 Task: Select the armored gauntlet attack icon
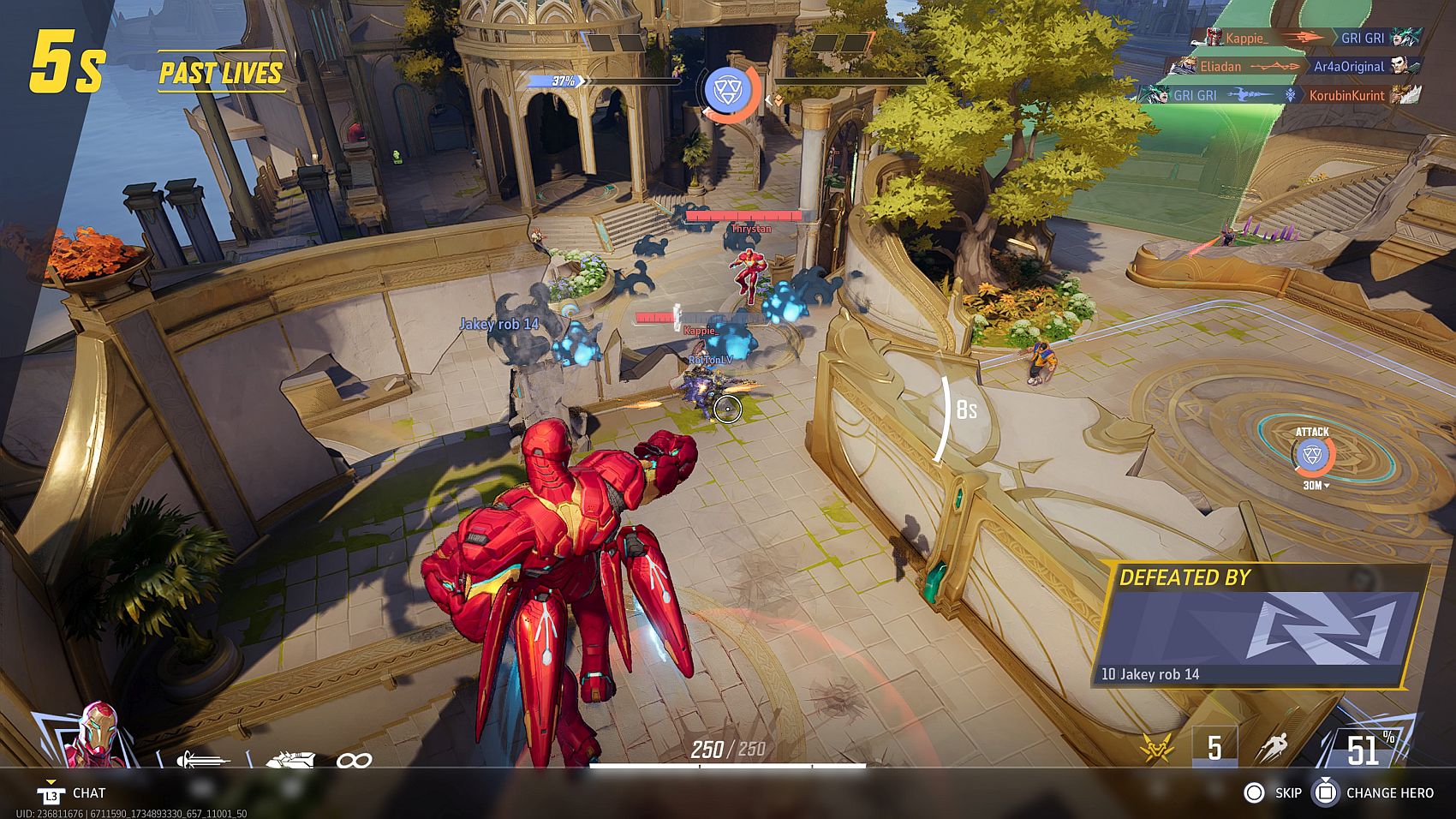click(x=291, y=759)
